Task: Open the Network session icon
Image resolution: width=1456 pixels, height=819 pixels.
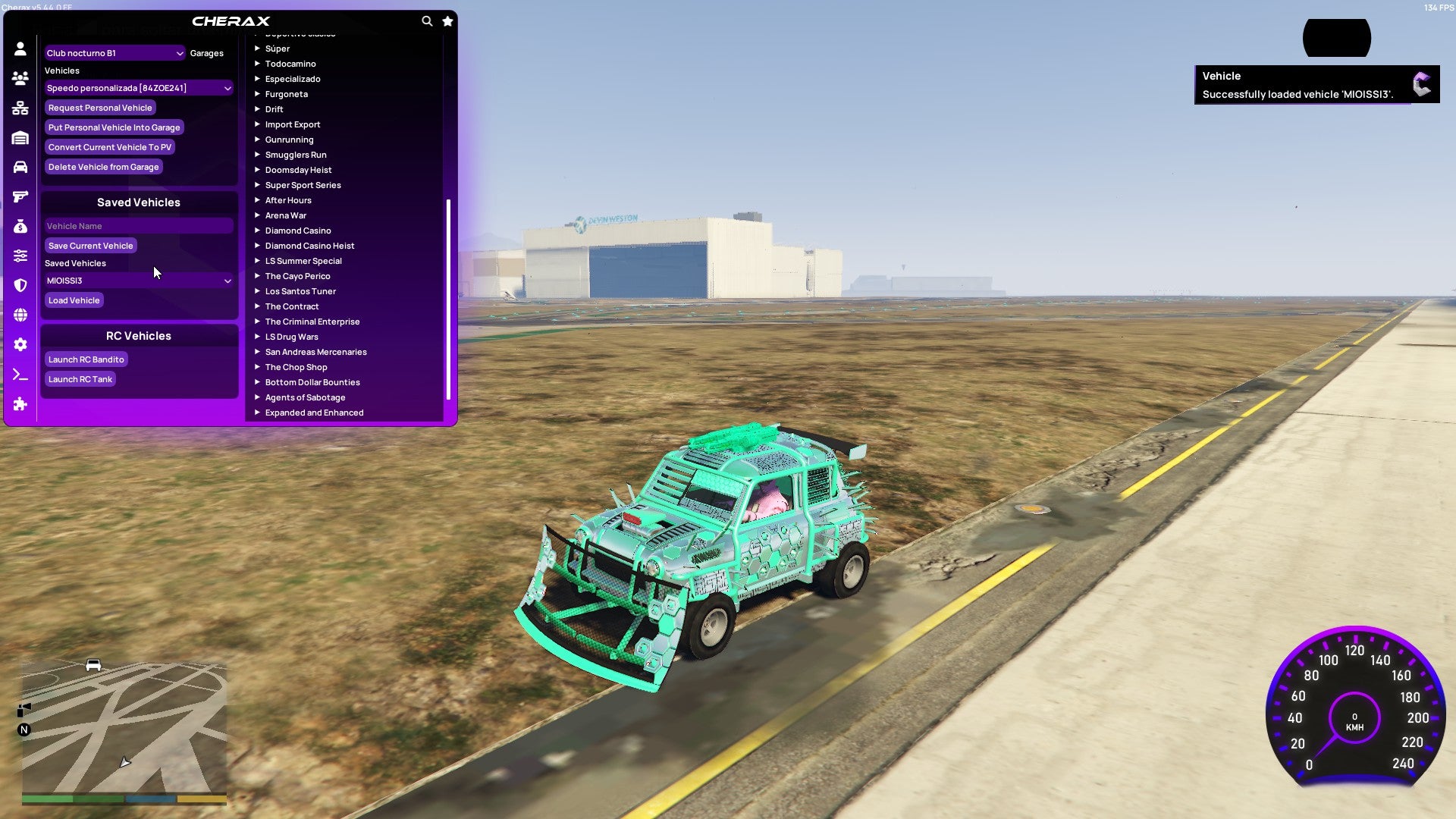Action: click(20, 108)
